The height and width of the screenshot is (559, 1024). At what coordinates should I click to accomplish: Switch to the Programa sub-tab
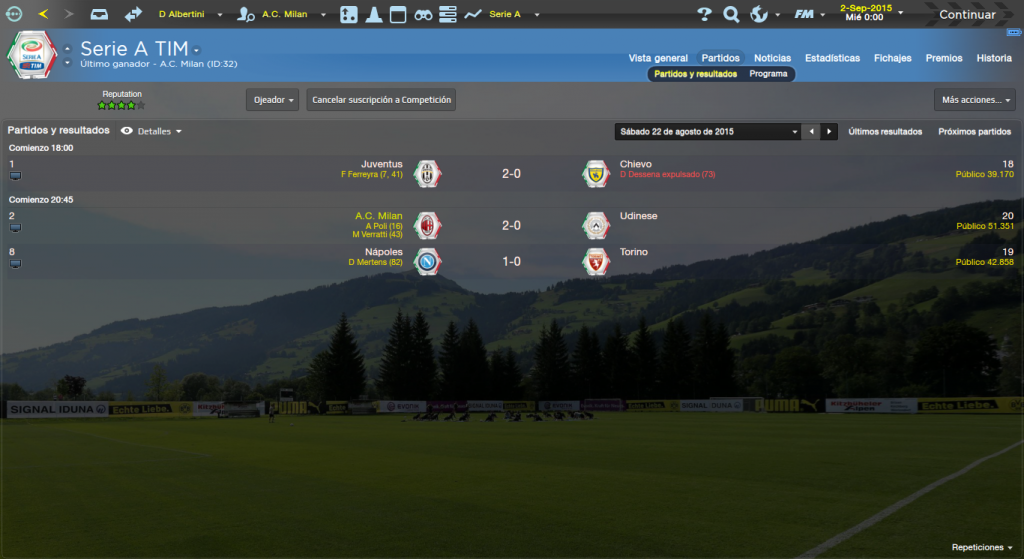pos(768,74)
